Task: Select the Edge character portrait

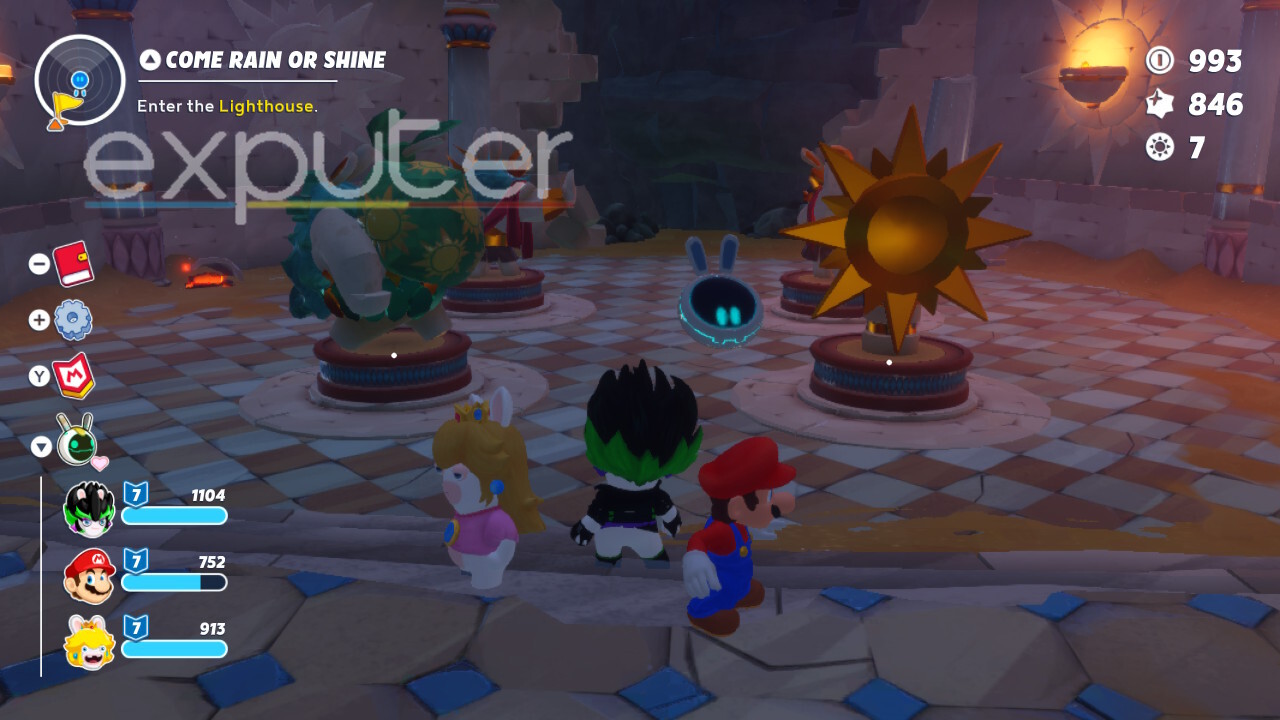Action: (x=89, y=508)
